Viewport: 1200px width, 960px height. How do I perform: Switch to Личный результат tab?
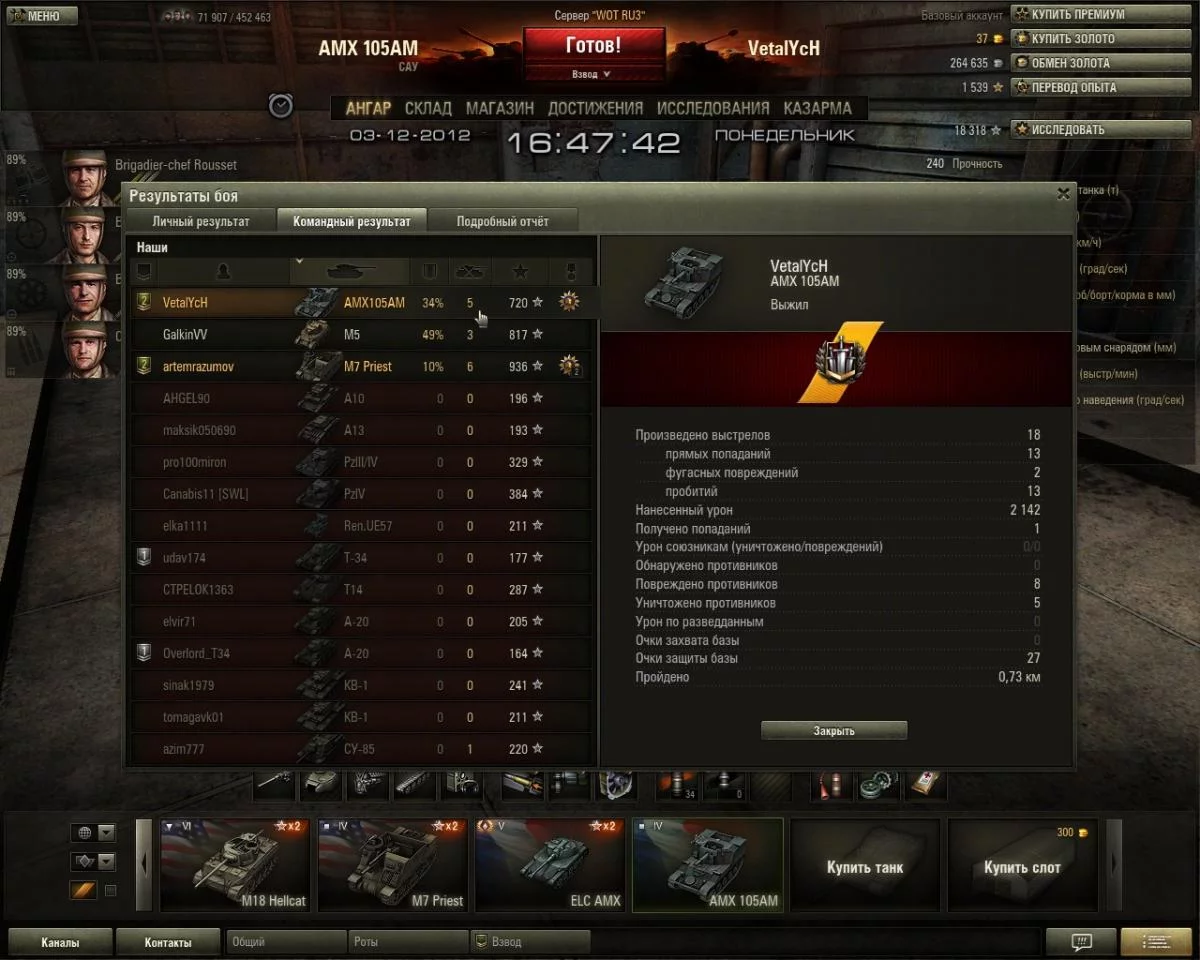pyautogui.click(x=201, y=221)
